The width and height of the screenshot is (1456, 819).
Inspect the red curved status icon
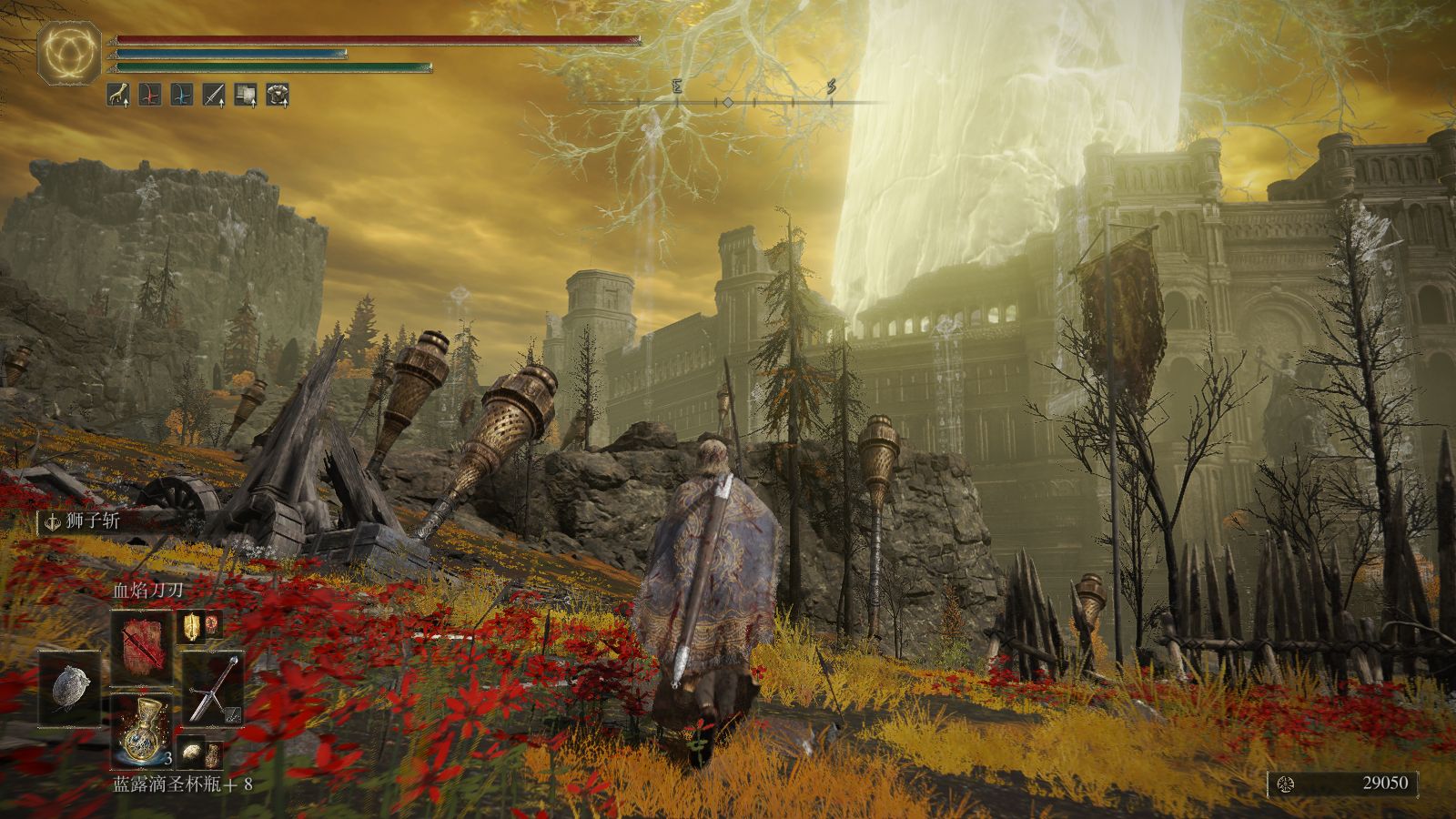(x=150, y=94)
